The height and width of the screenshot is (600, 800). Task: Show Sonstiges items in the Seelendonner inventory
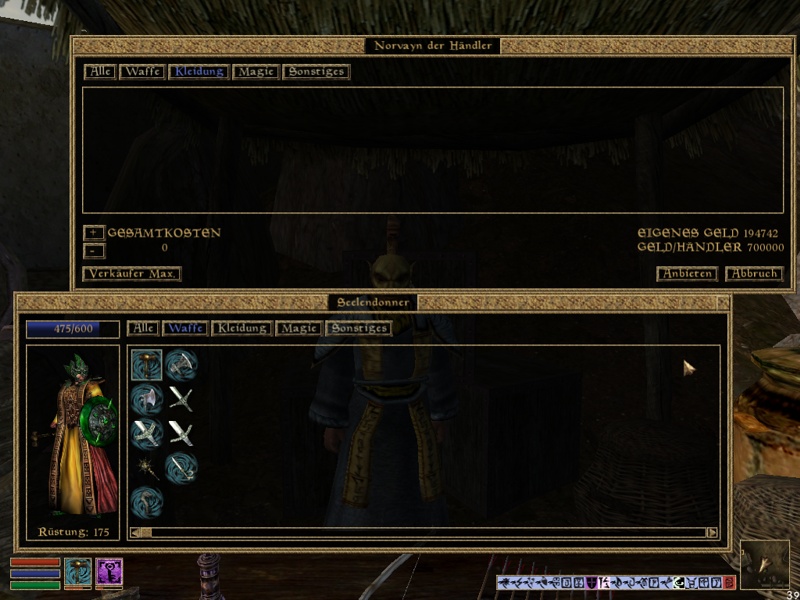(358, 328)
